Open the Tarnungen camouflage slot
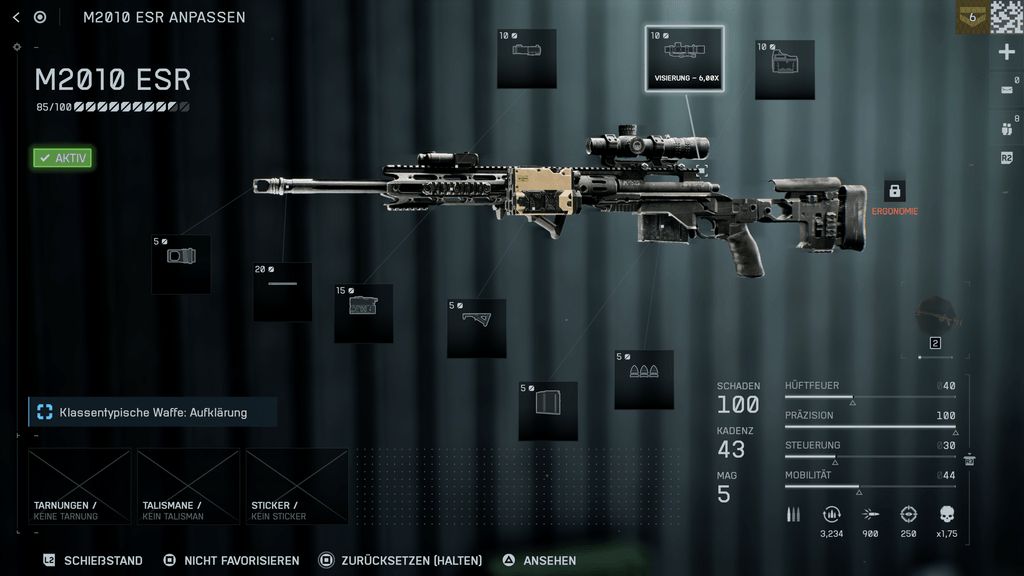1024x576 pixels. (80, 486)
